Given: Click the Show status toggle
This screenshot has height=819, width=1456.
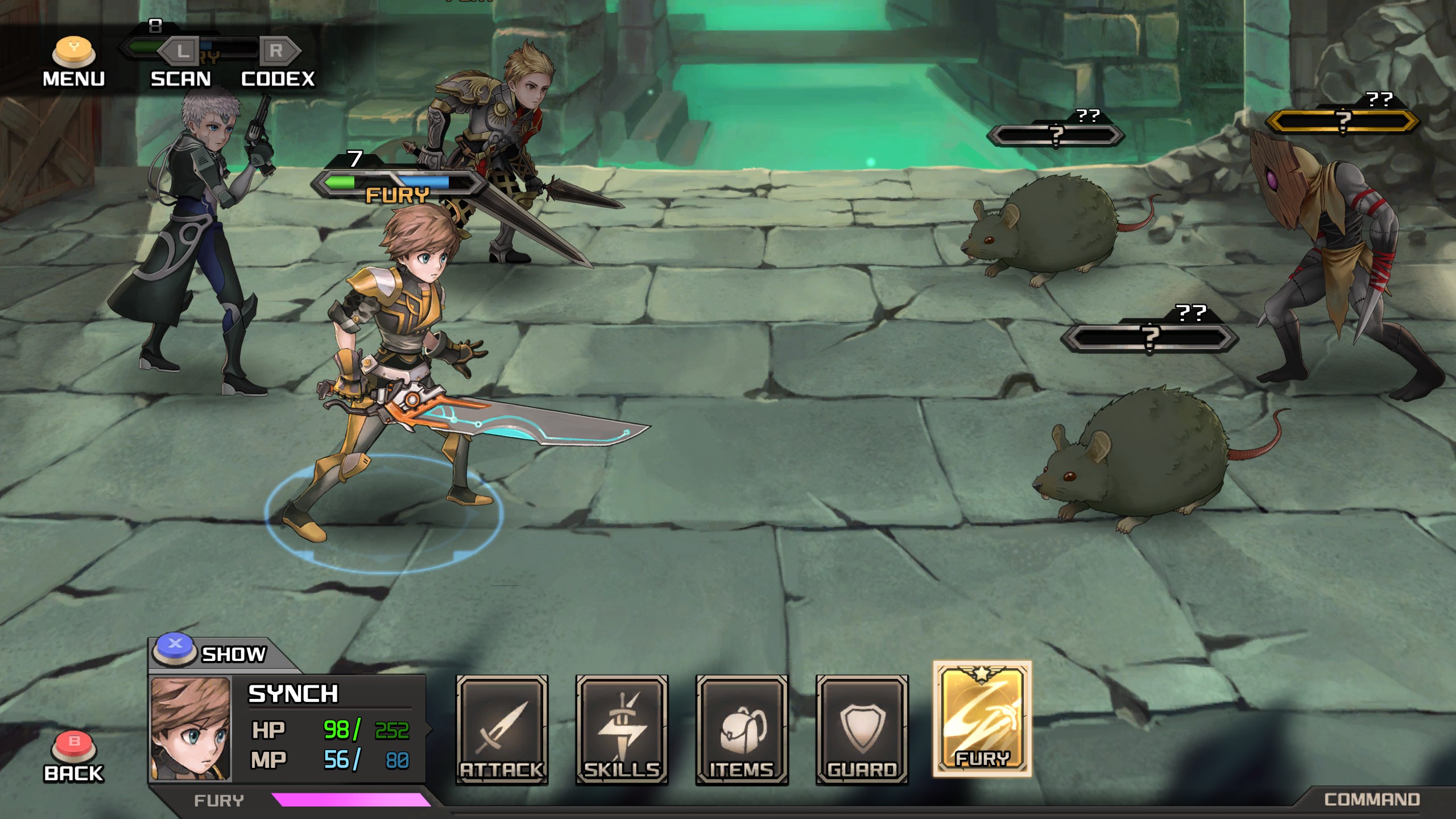Looking at the screenshot, I should pos(210,653).
